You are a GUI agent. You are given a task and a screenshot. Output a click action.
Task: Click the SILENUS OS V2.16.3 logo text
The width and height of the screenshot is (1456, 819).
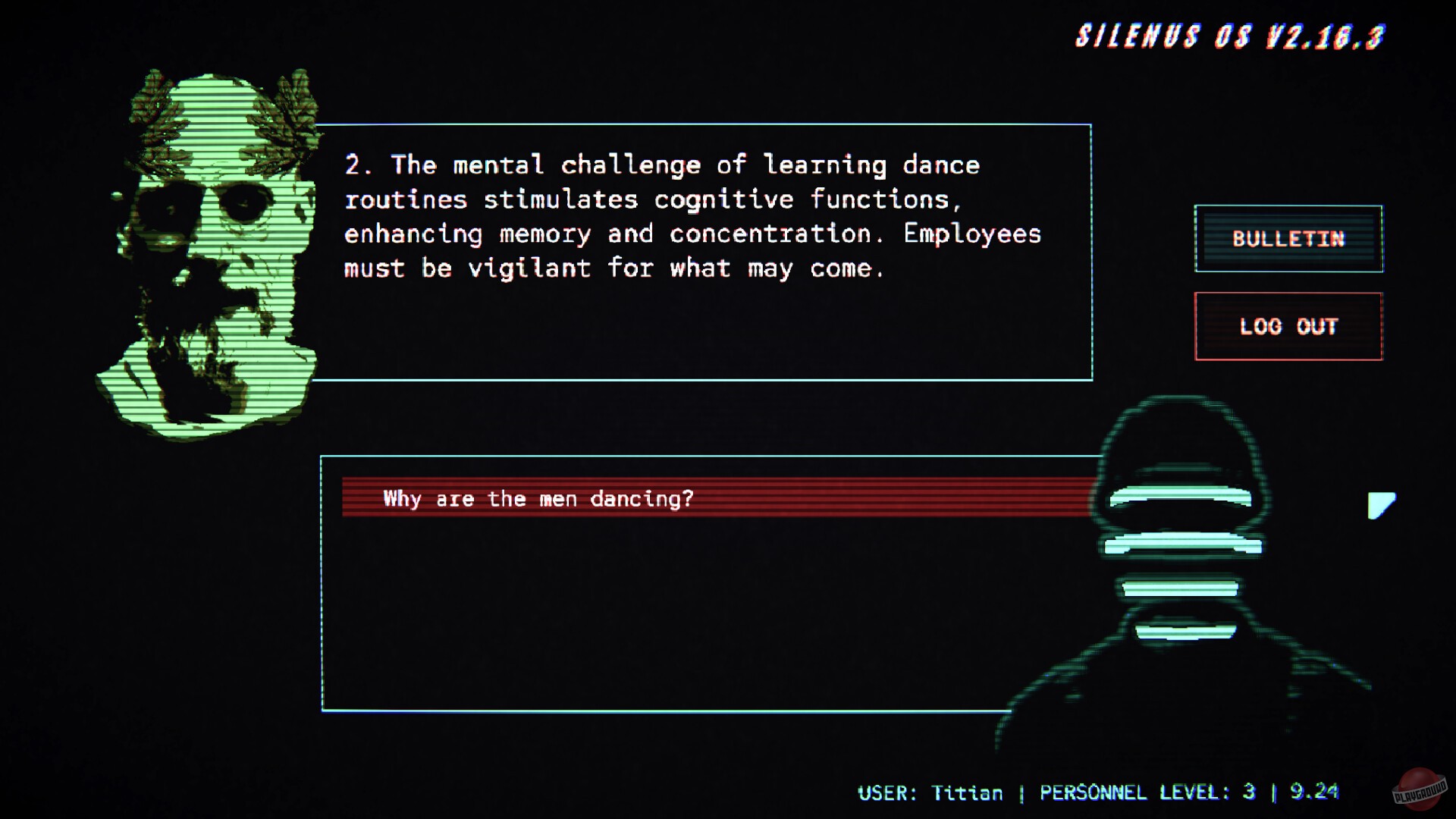tap(1228, 36)
